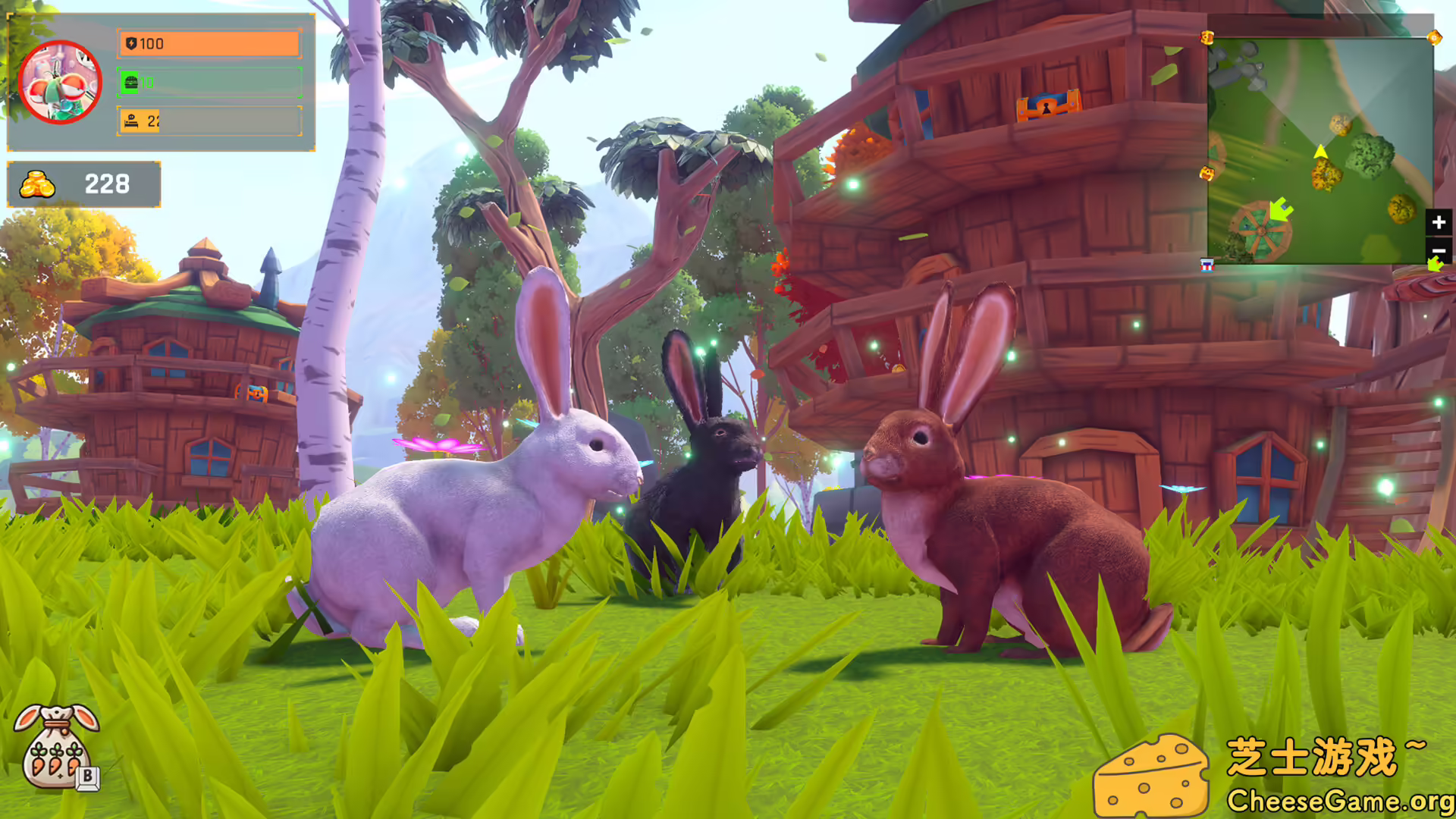
Task: Click the energy shield icon on health bar
Action: pos(130,44)
